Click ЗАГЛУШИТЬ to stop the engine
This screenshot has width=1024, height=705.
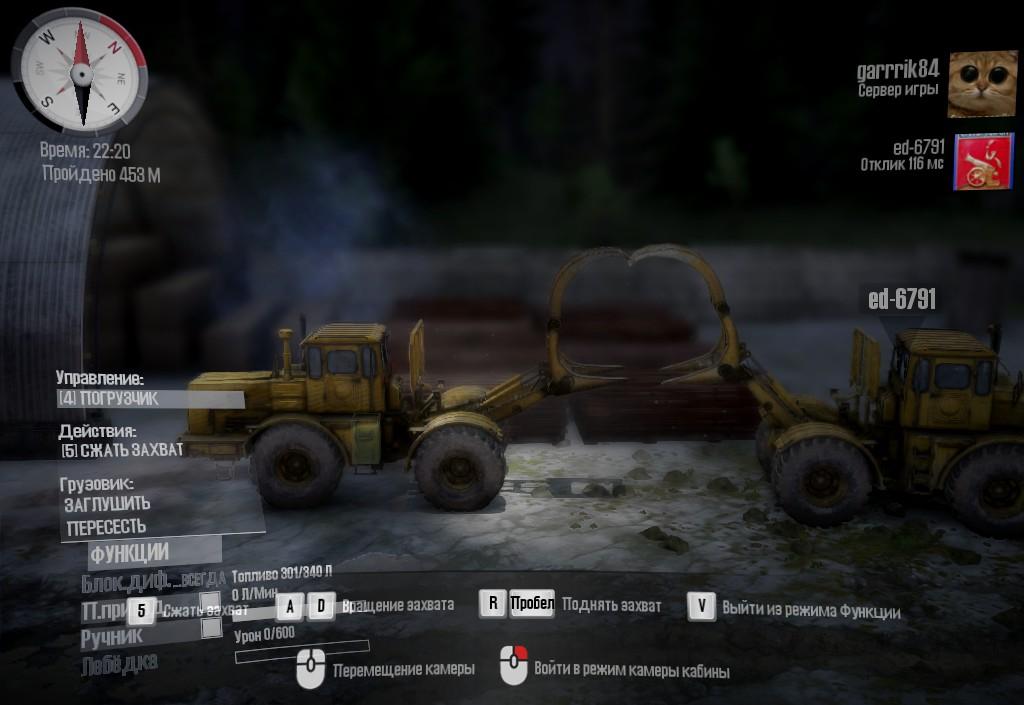pos(107,505)
